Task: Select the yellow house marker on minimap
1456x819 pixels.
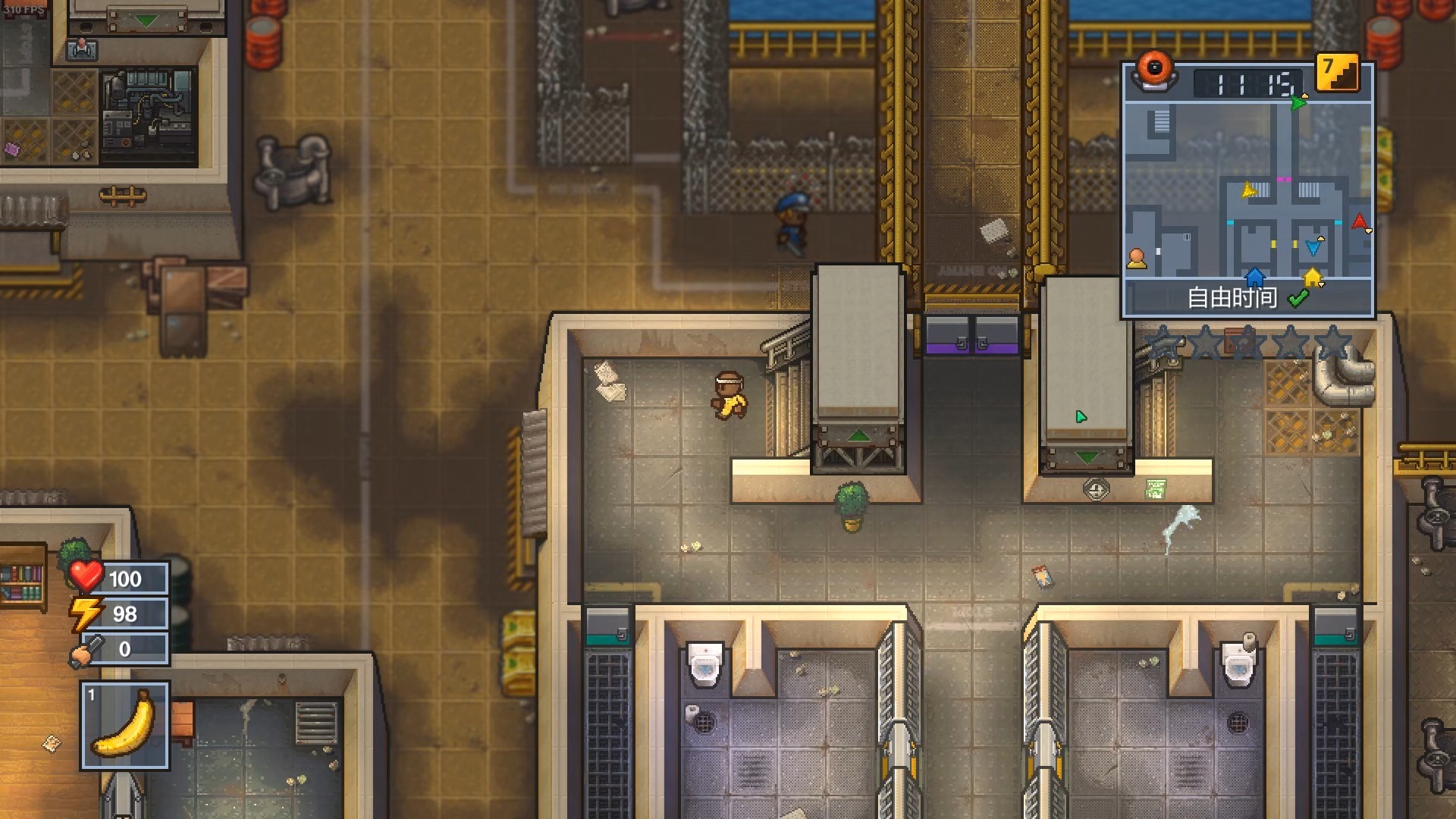Action: [x=1313, y=277]
